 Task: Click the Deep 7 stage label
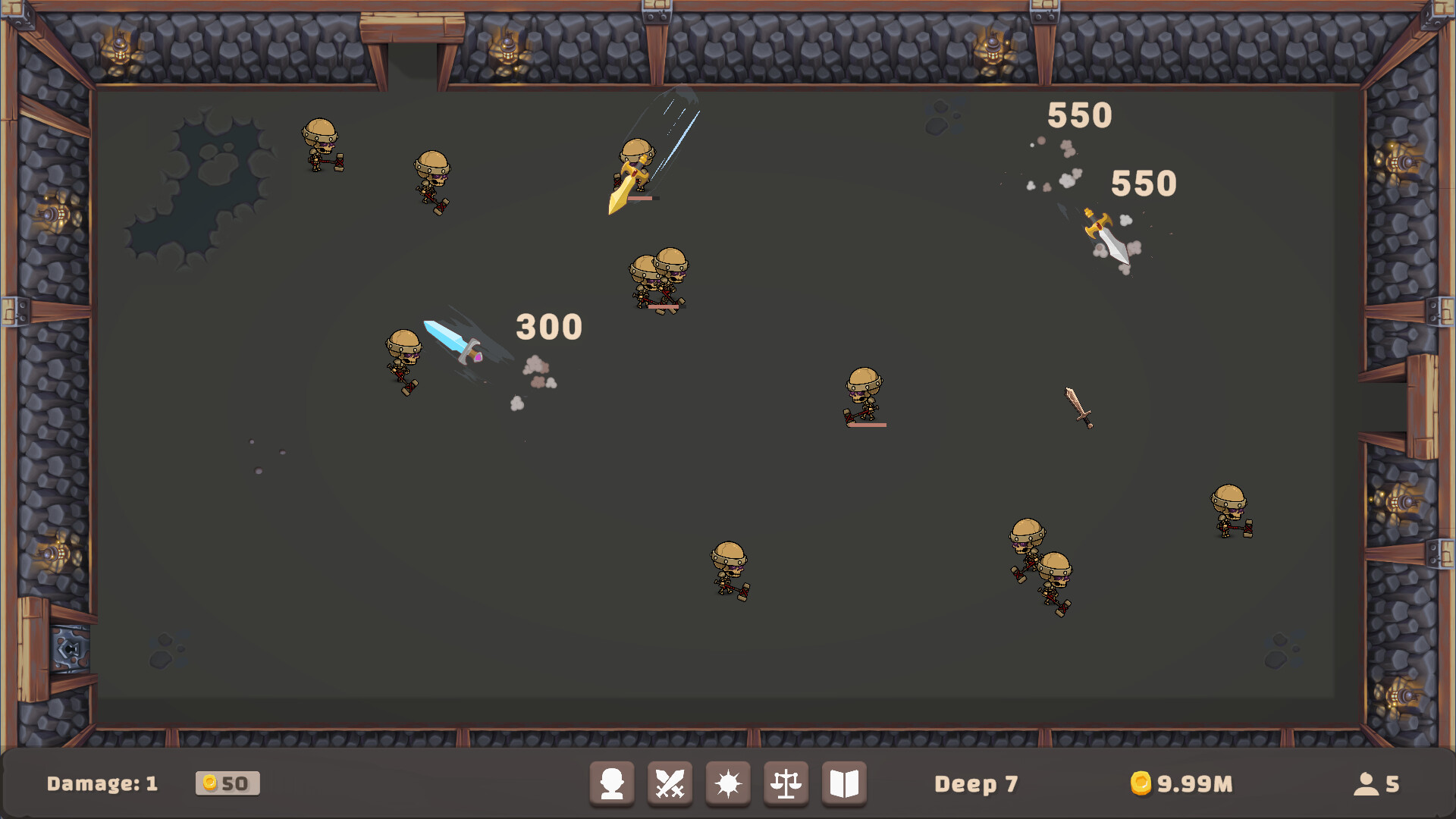977,785
